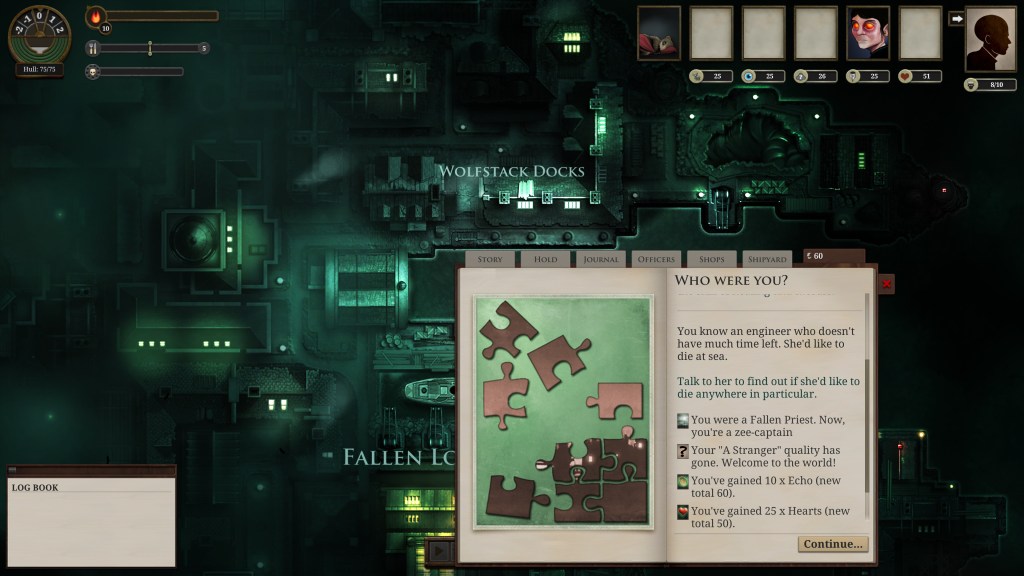Switch to the Story tab
1024x576 pixels.
(490, 259)
